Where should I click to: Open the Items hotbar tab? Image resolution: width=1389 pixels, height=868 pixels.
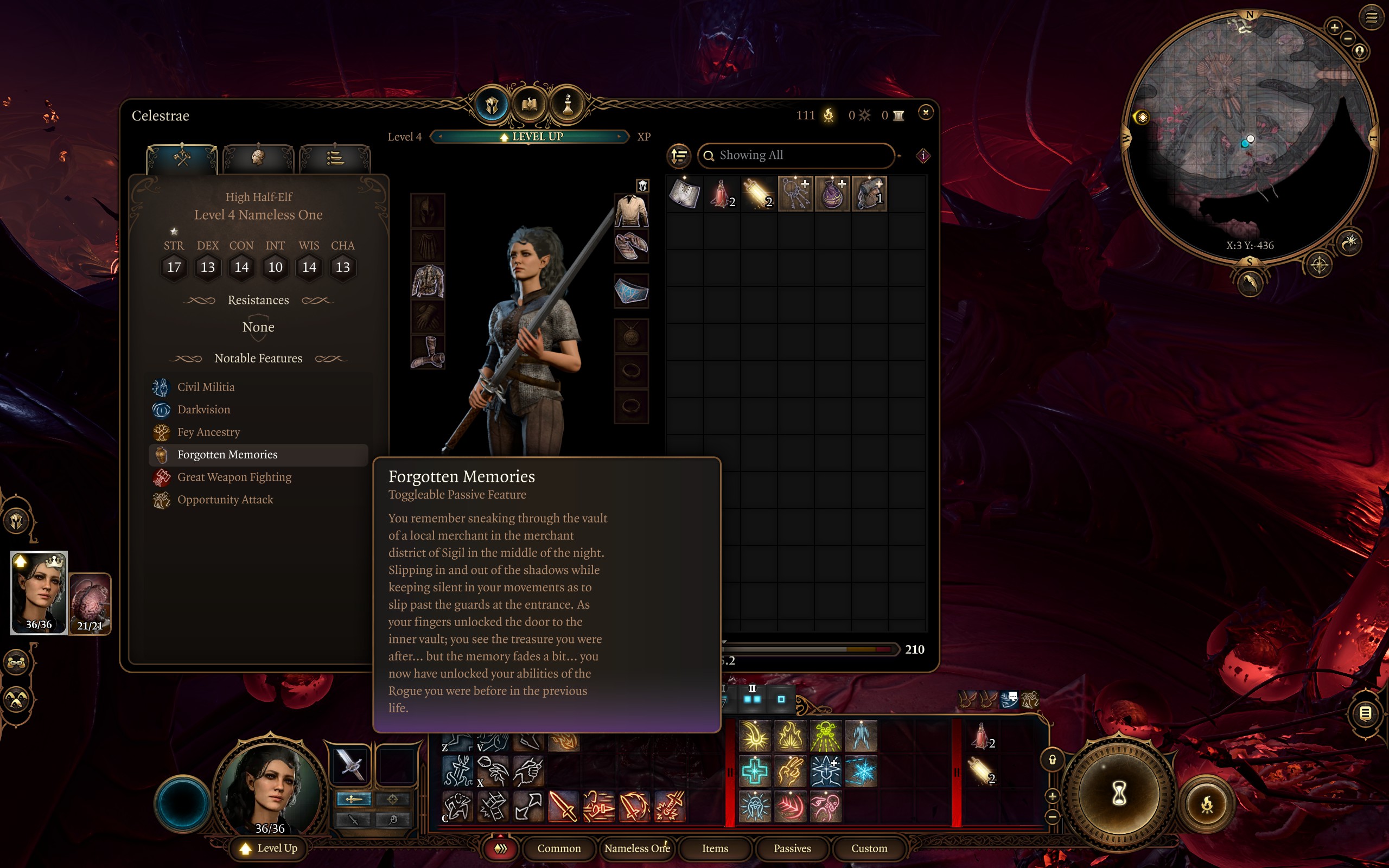click(715, 848)
